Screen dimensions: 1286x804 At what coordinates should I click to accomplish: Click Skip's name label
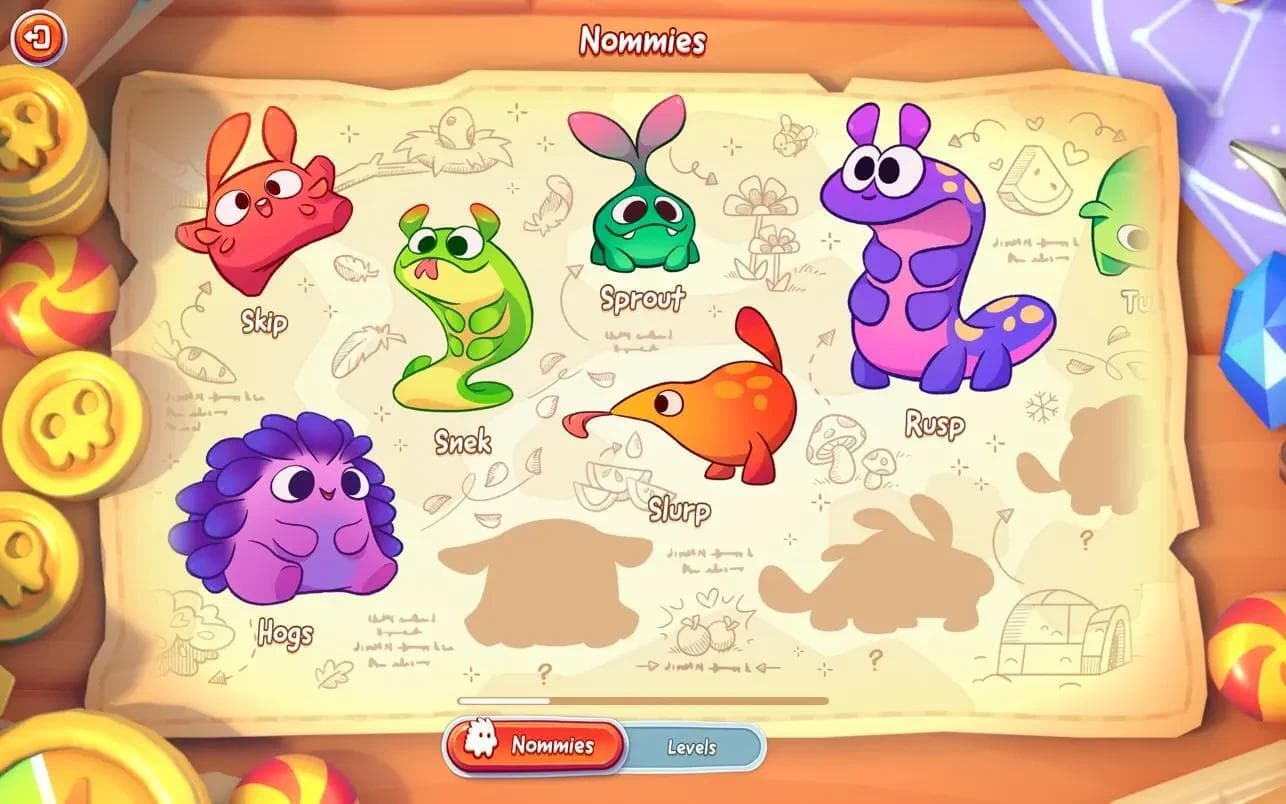263,323
